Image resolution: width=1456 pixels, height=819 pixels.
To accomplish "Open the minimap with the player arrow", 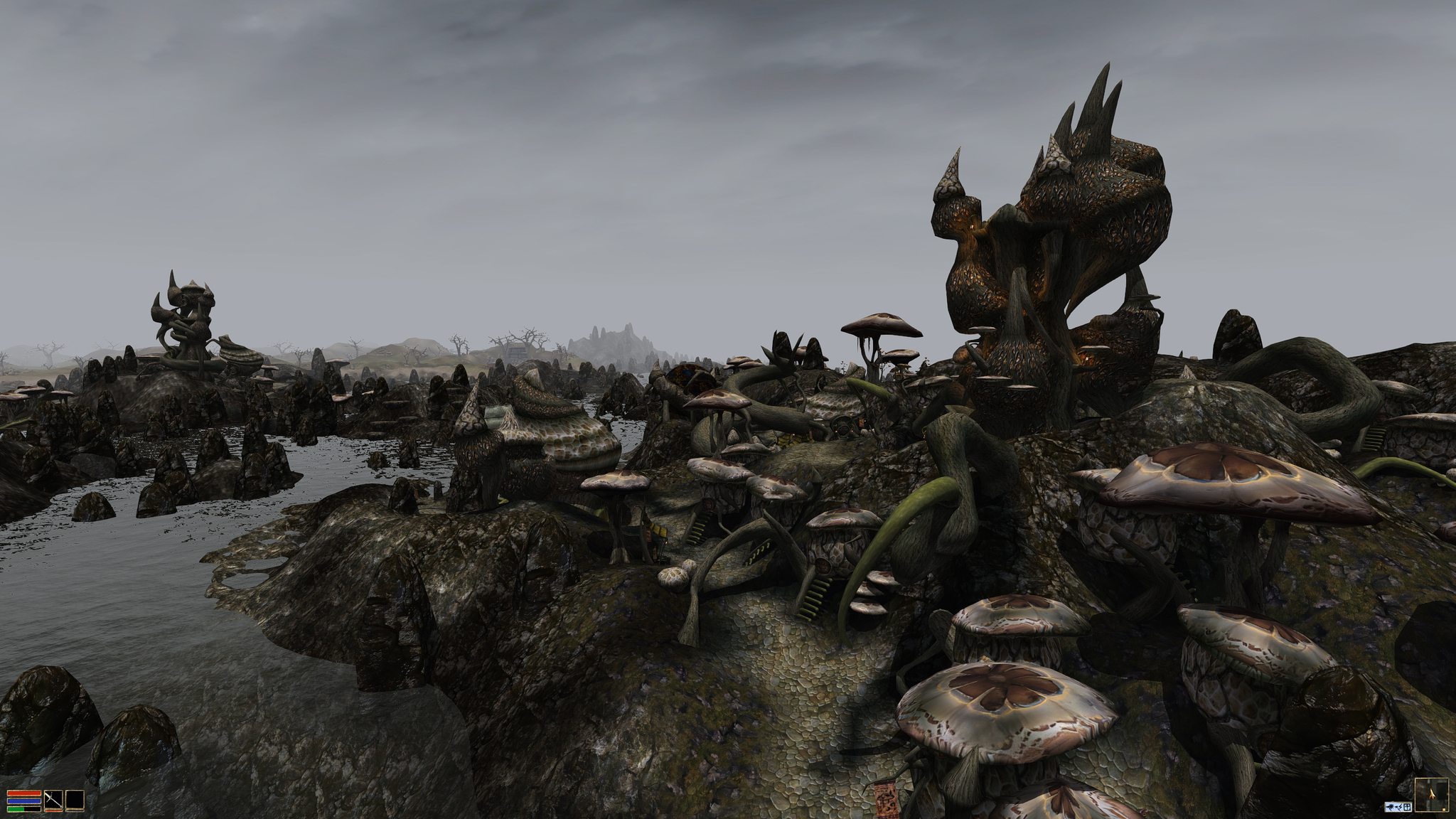I will (x=1431, y=795).
